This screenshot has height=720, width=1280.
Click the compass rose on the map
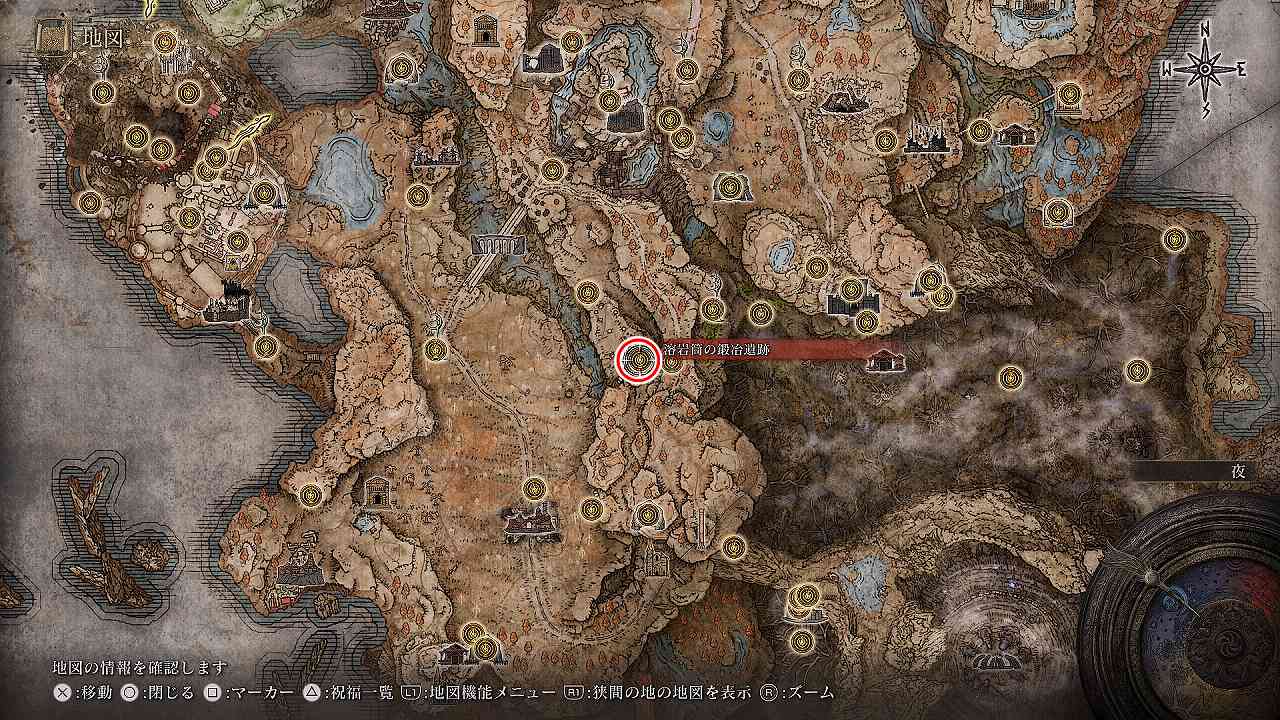coord(1205,69)
